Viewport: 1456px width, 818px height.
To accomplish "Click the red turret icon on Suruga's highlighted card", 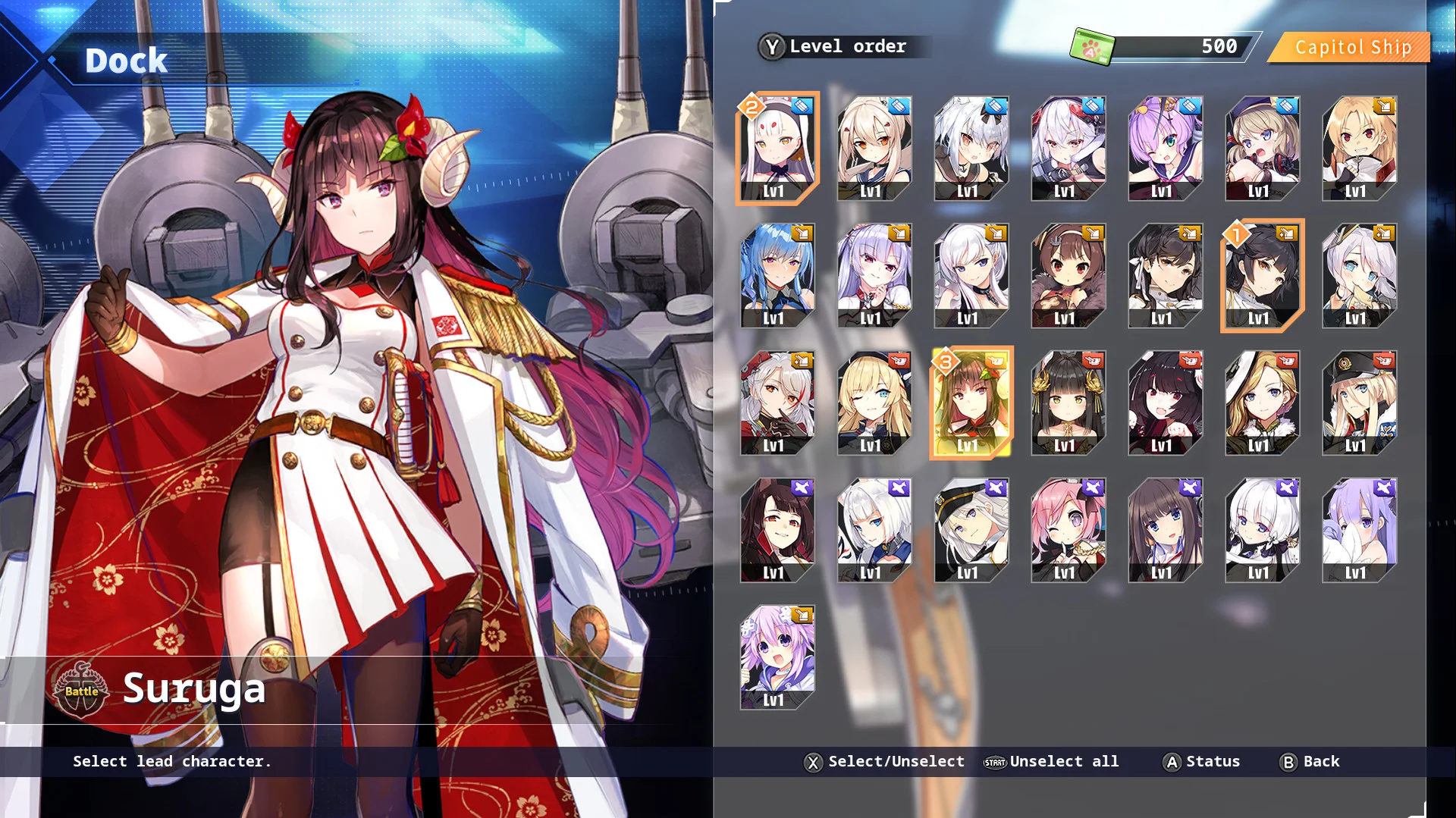I will pos(996,362).
